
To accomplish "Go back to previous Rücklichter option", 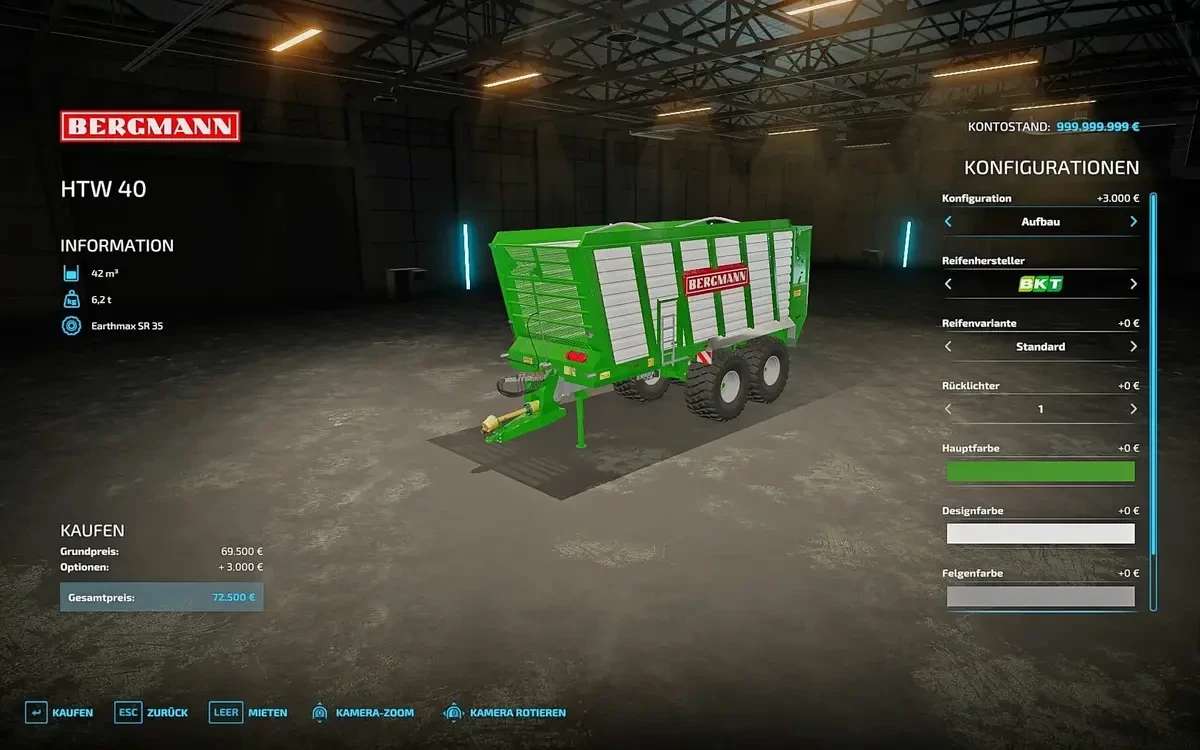I will tap(948, 409).
